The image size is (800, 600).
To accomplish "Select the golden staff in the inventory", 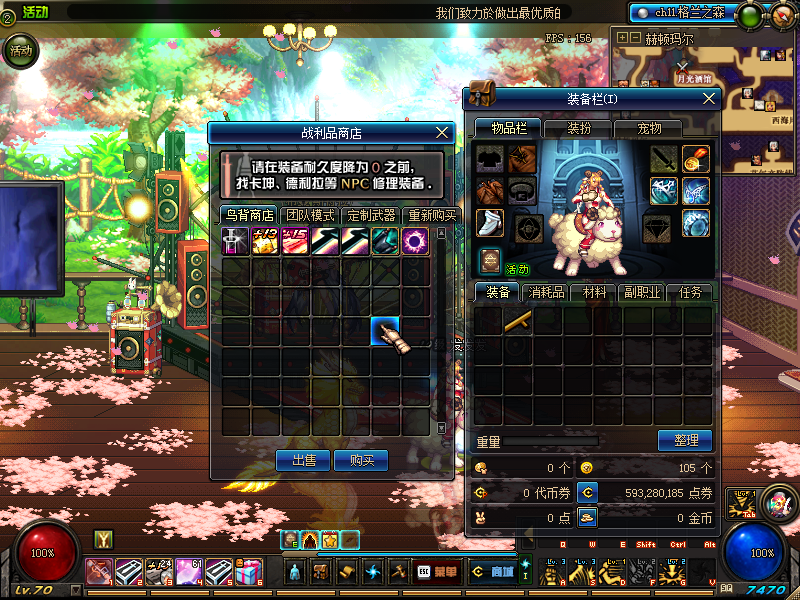I will pyautogui.click(x=518, y=321).
